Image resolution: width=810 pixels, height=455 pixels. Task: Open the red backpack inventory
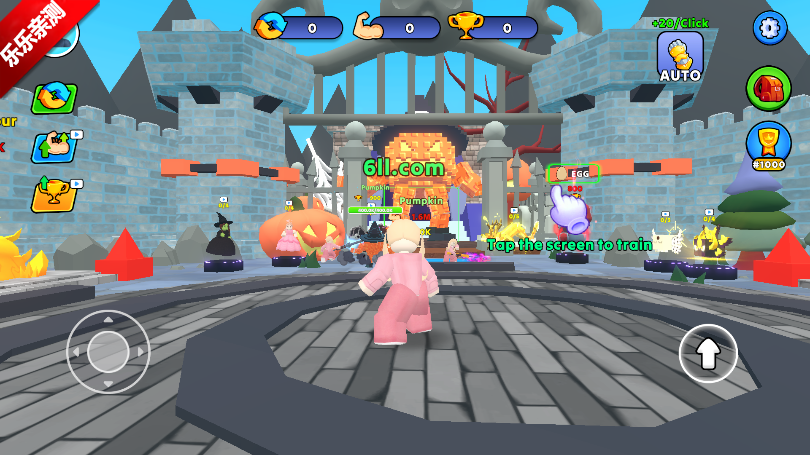768,88
